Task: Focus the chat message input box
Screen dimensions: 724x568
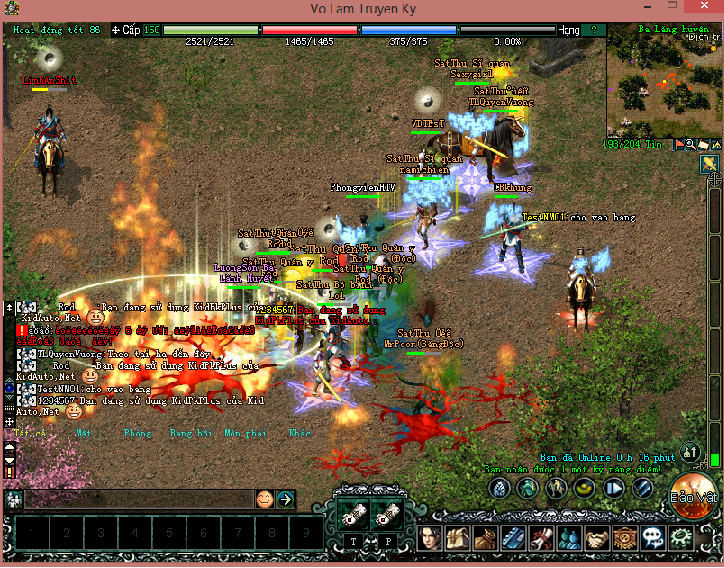Action: pyautogui.click(x=135, y=498)
